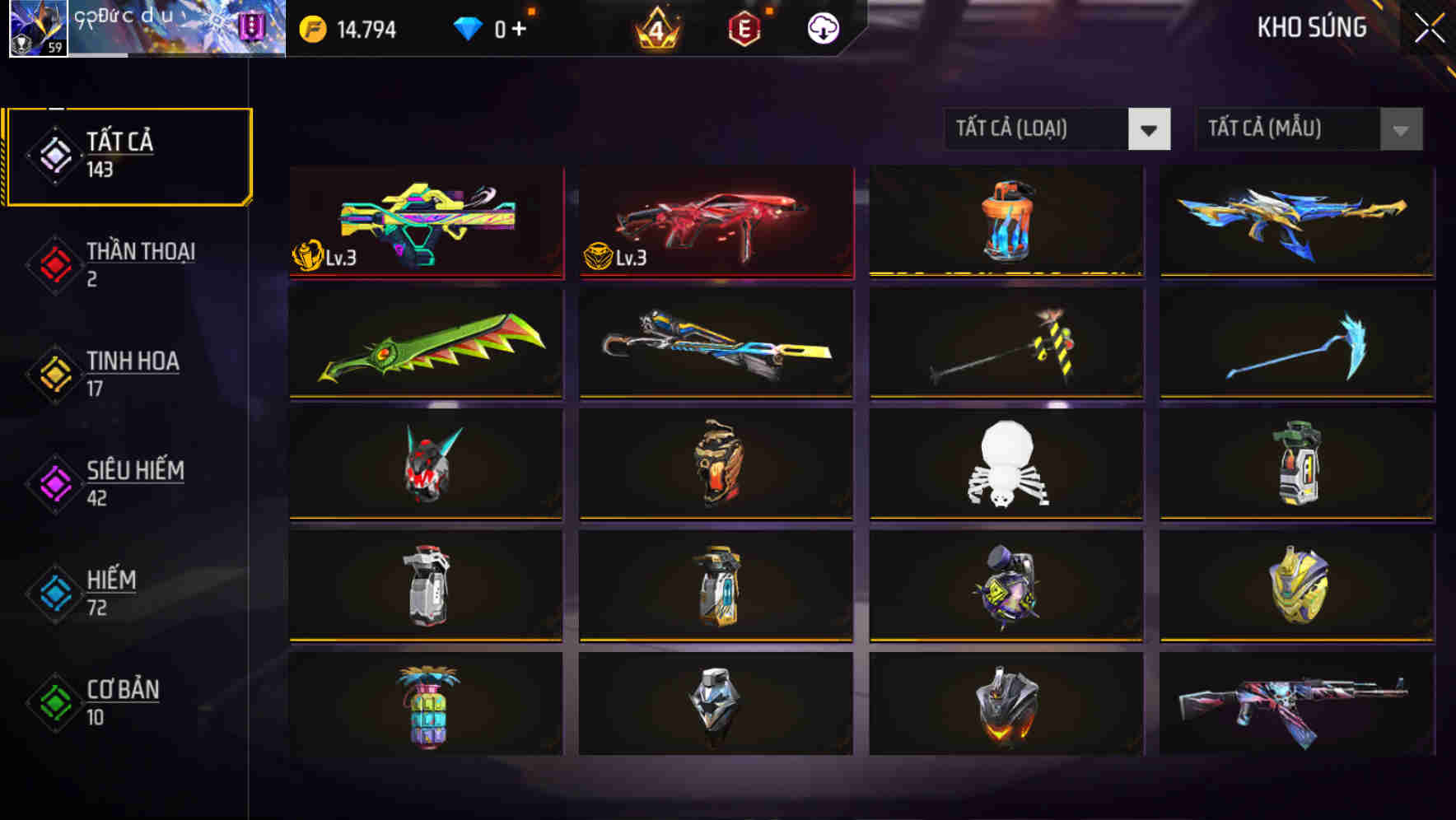1456x820 pixels.
Task: Click the cloud download icon
Action: point(823,28)
